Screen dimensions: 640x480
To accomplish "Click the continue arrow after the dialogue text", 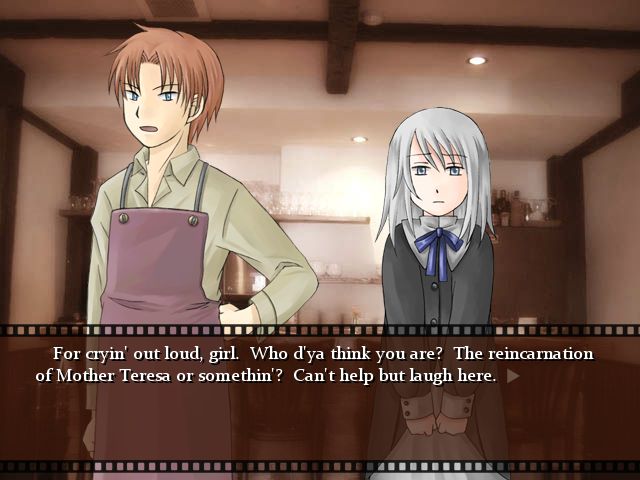I will pos(513,377).
